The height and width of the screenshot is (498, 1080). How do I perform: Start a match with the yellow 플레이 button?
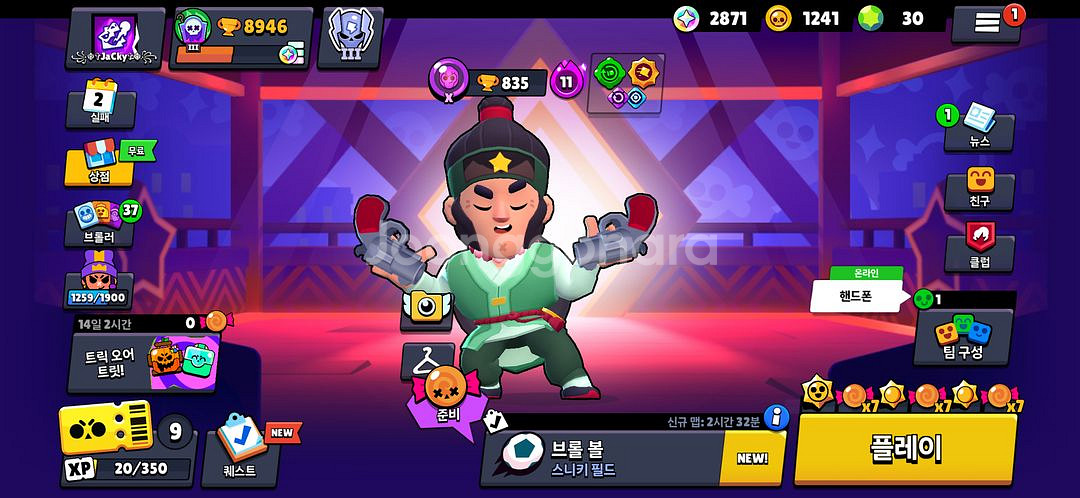[904, 450]
